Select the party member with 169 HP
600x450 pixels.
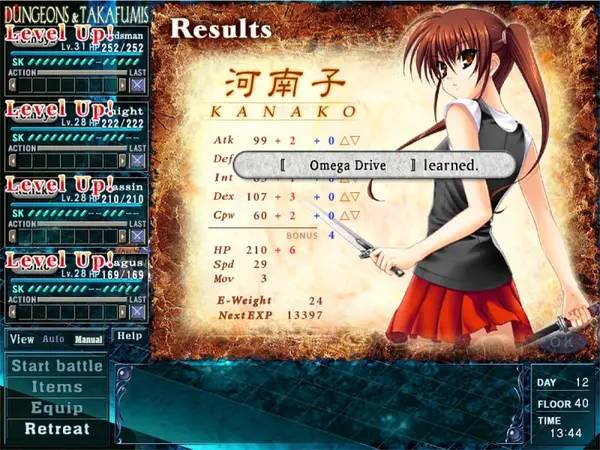point(75,285)
